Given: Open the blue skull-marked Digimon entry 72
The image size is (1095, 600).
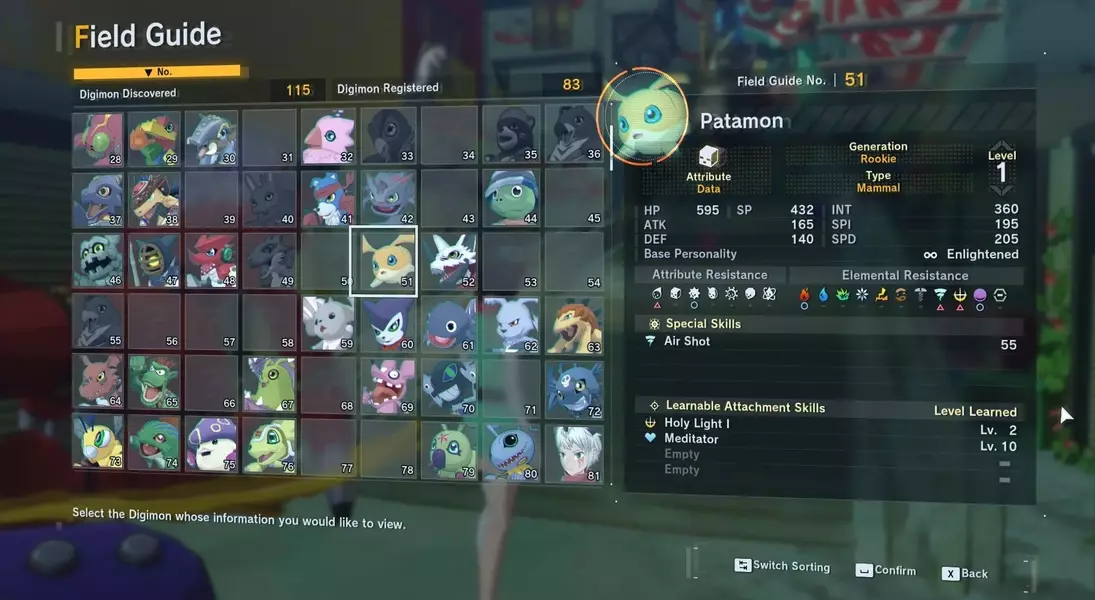Looking at the screenshot, I should (x=574, y=388).
